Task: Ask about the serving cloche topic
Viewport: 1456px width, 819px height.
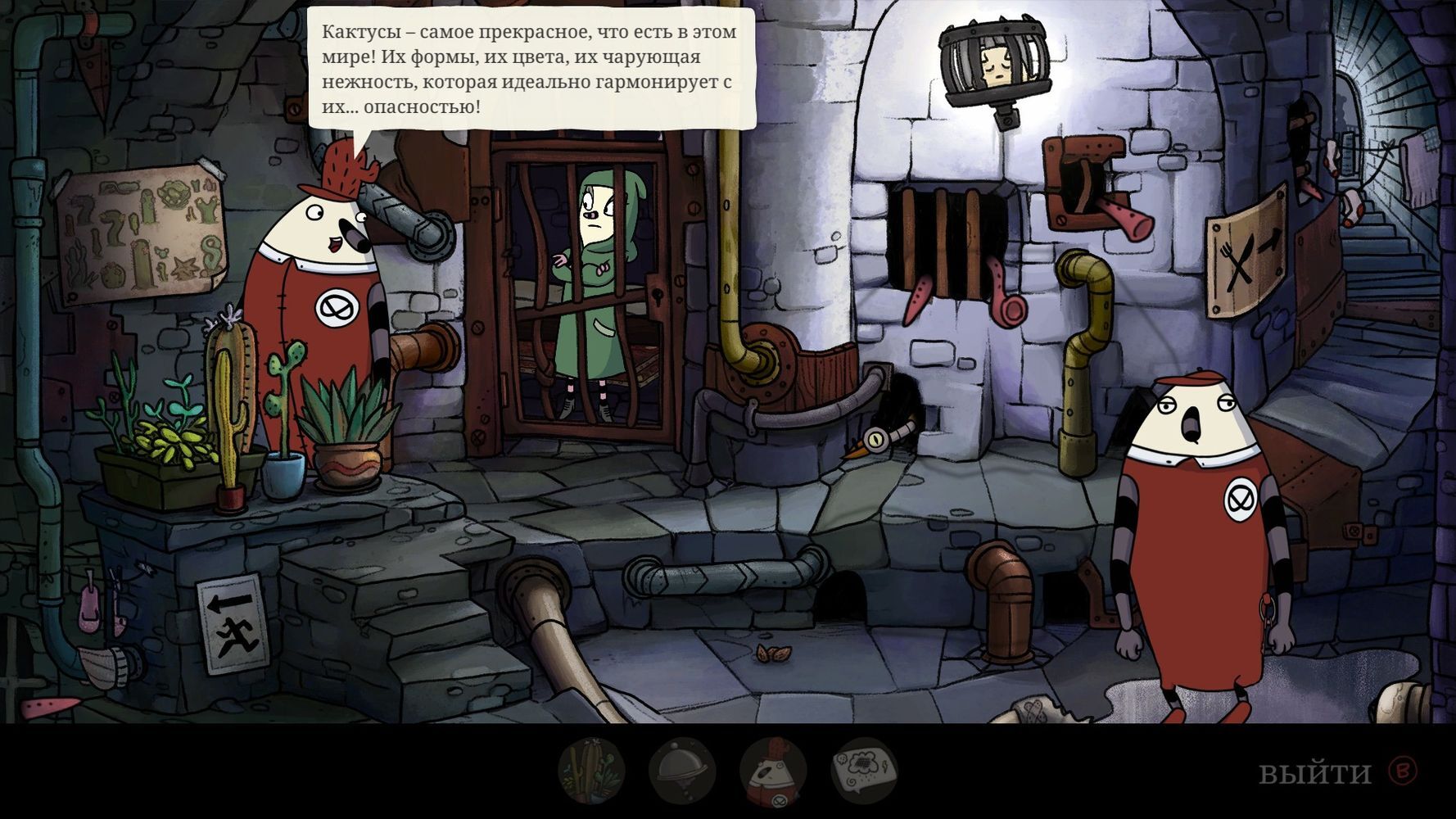Action: pyautogui.click(x=682, y=771)
